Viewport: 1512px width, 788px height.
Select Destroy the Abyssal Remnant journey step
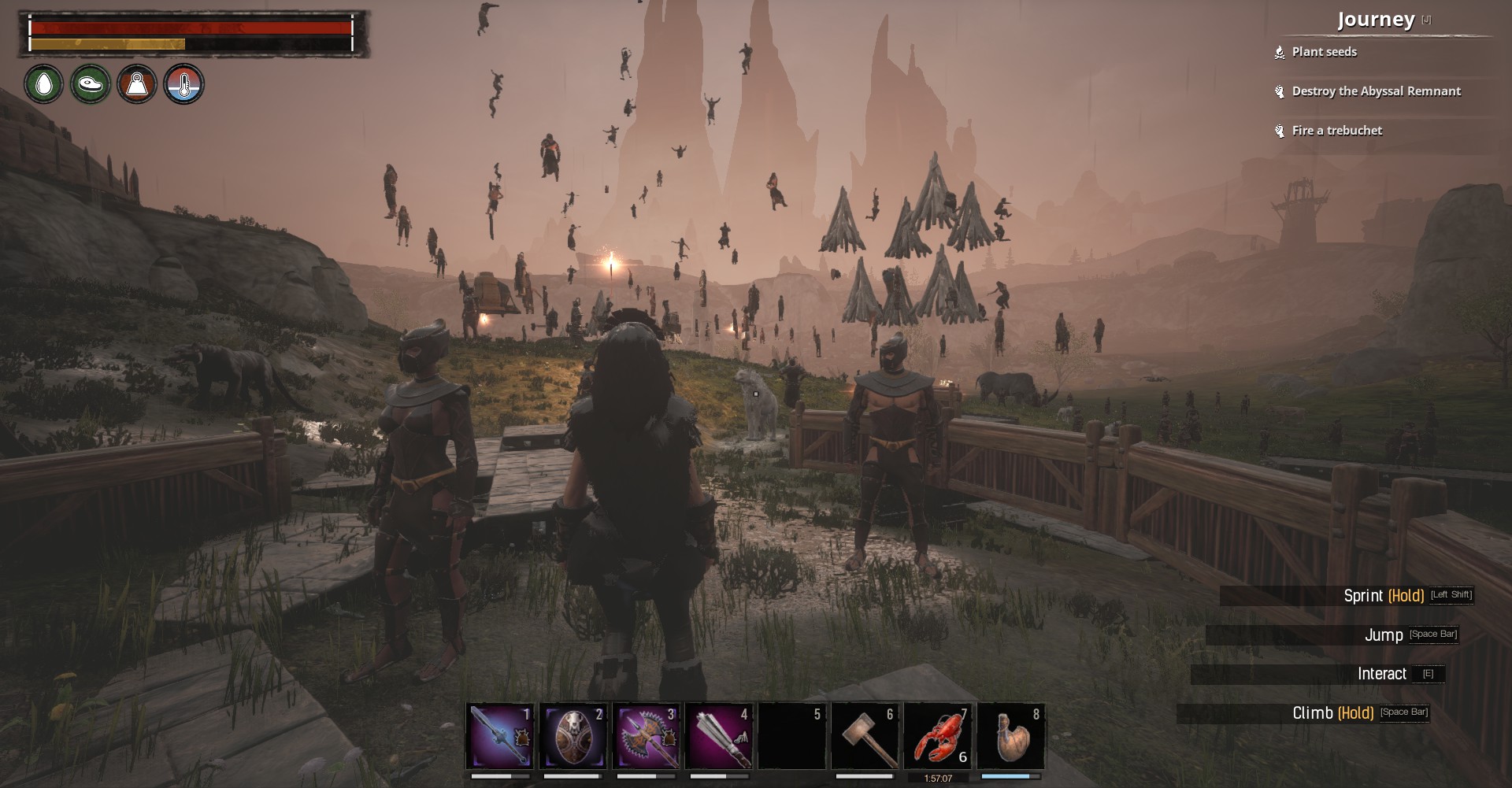click(x=1376, y=91)
